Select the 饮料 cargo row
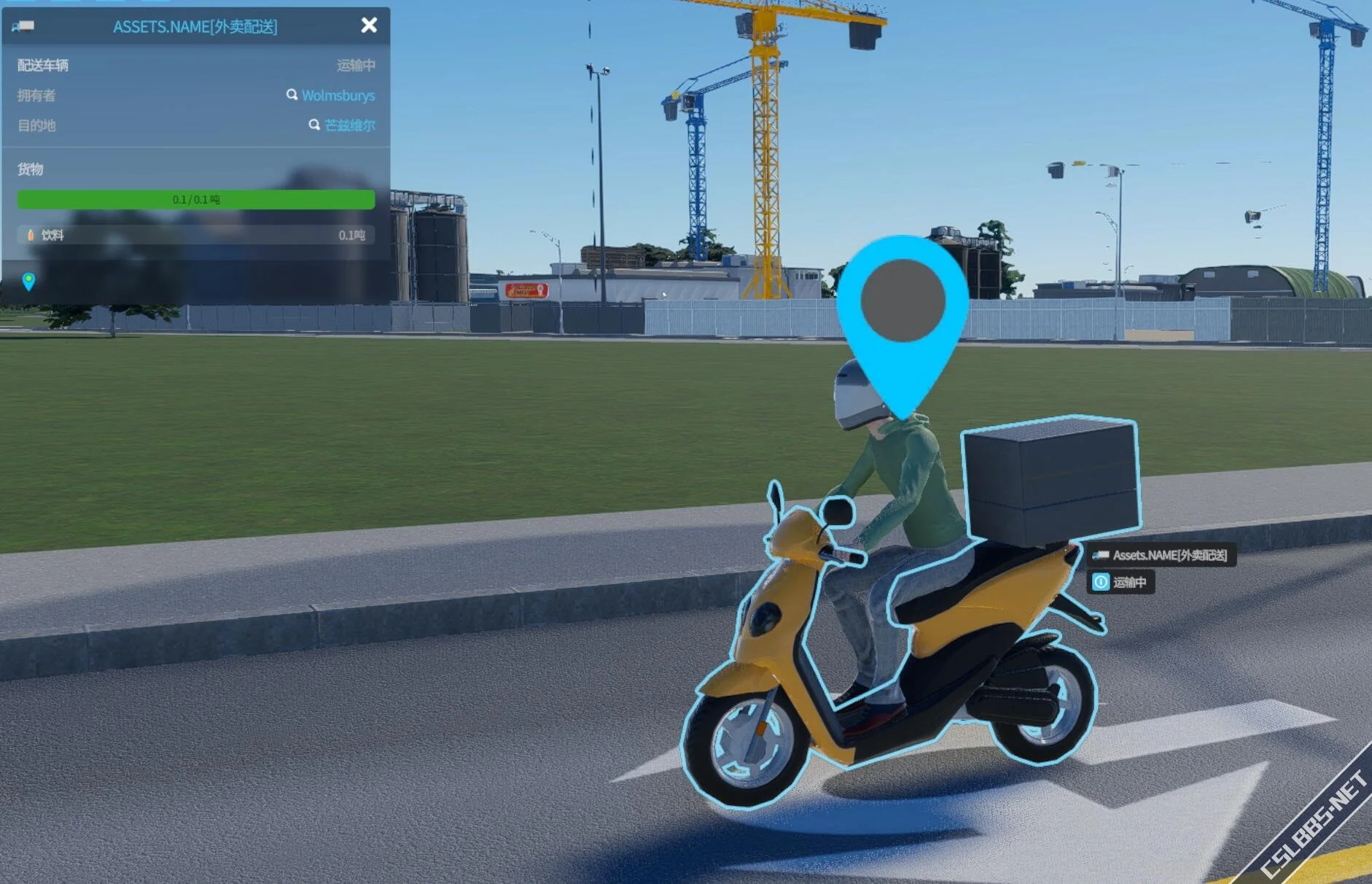Image resolution: width=1372 pixels, height=884 pixels. 195,235
